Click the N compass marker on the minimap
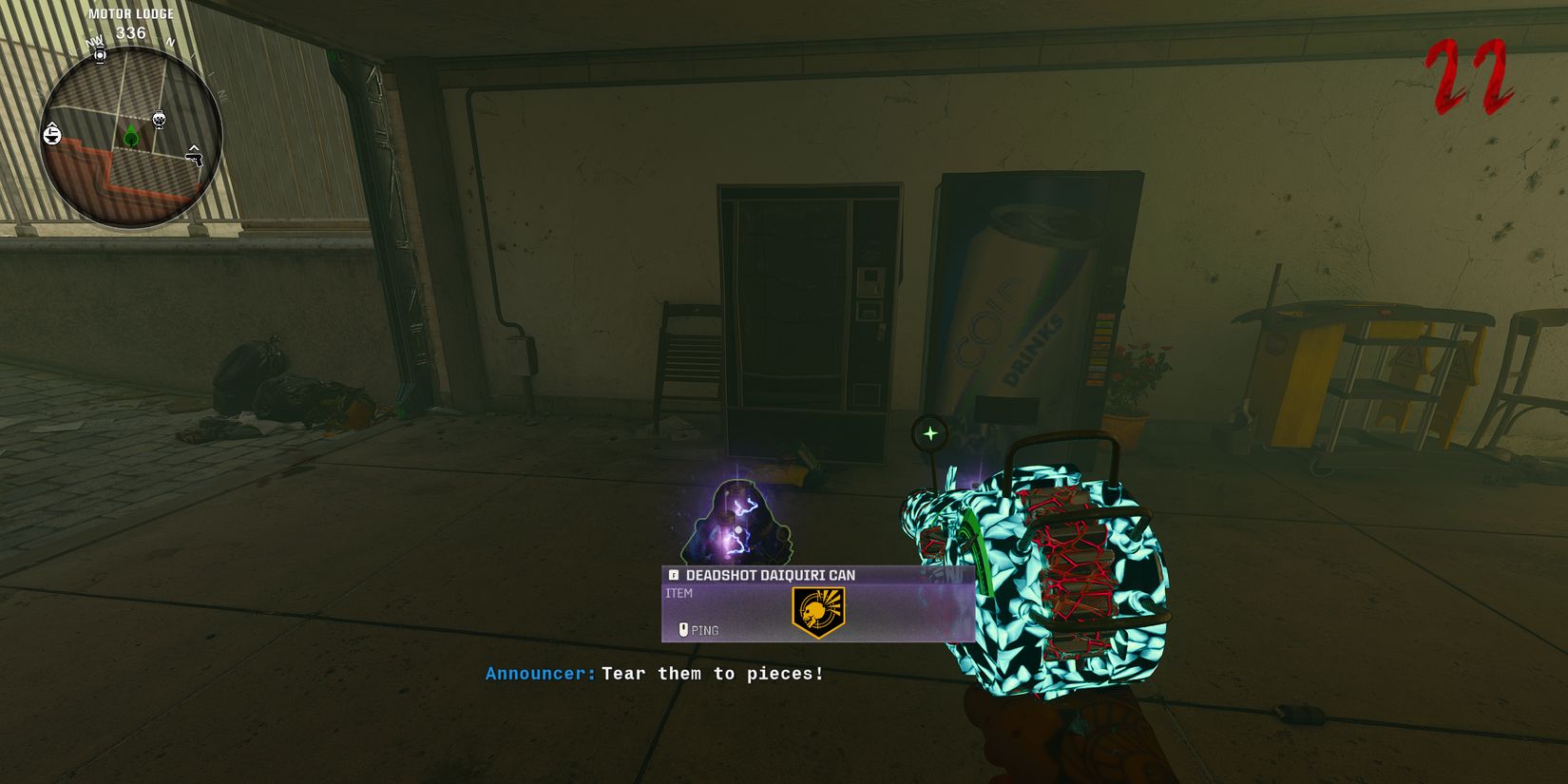 click(x=169, y=42)
